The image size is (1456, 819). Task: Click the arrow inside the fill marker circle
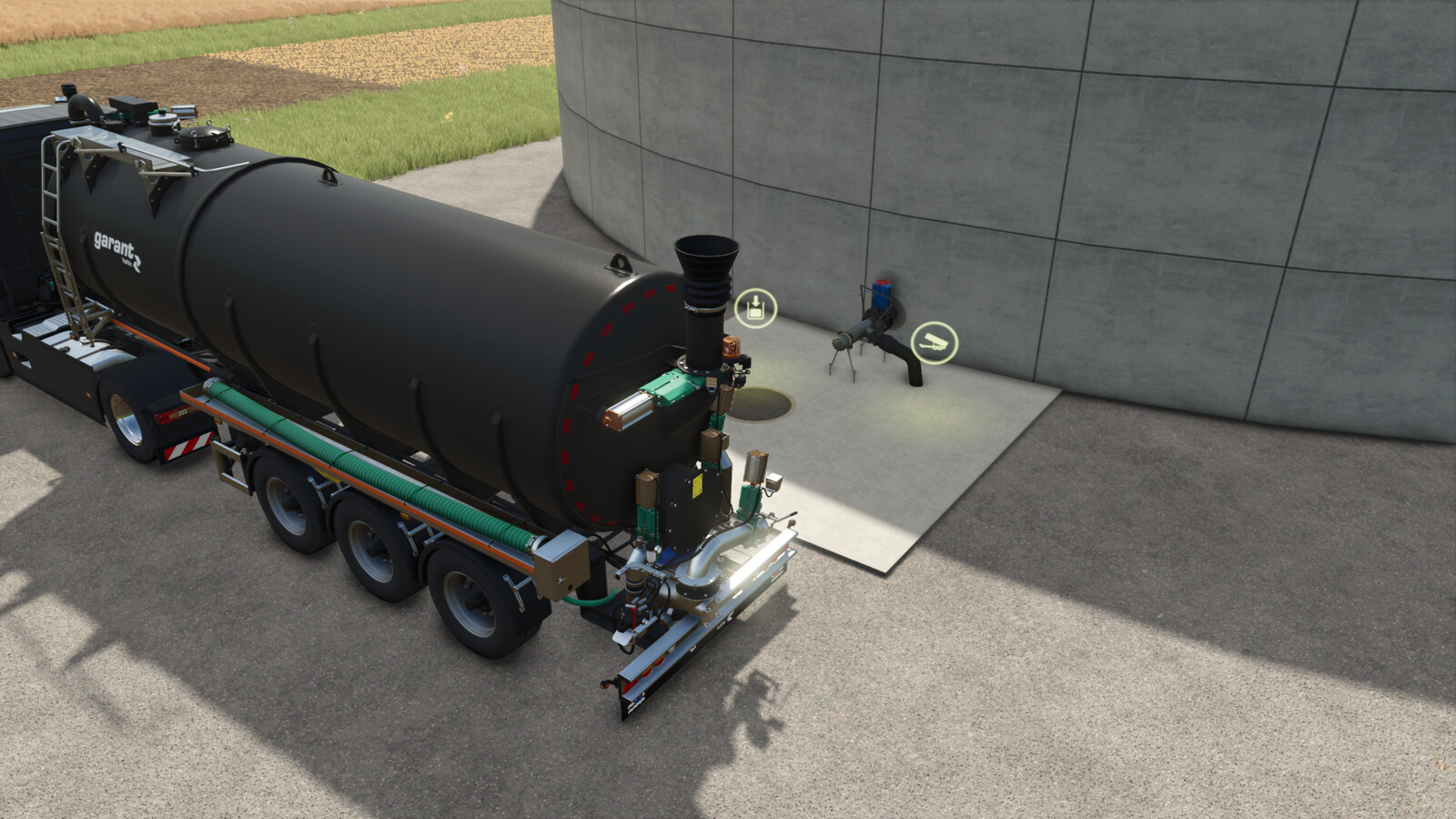755,300
